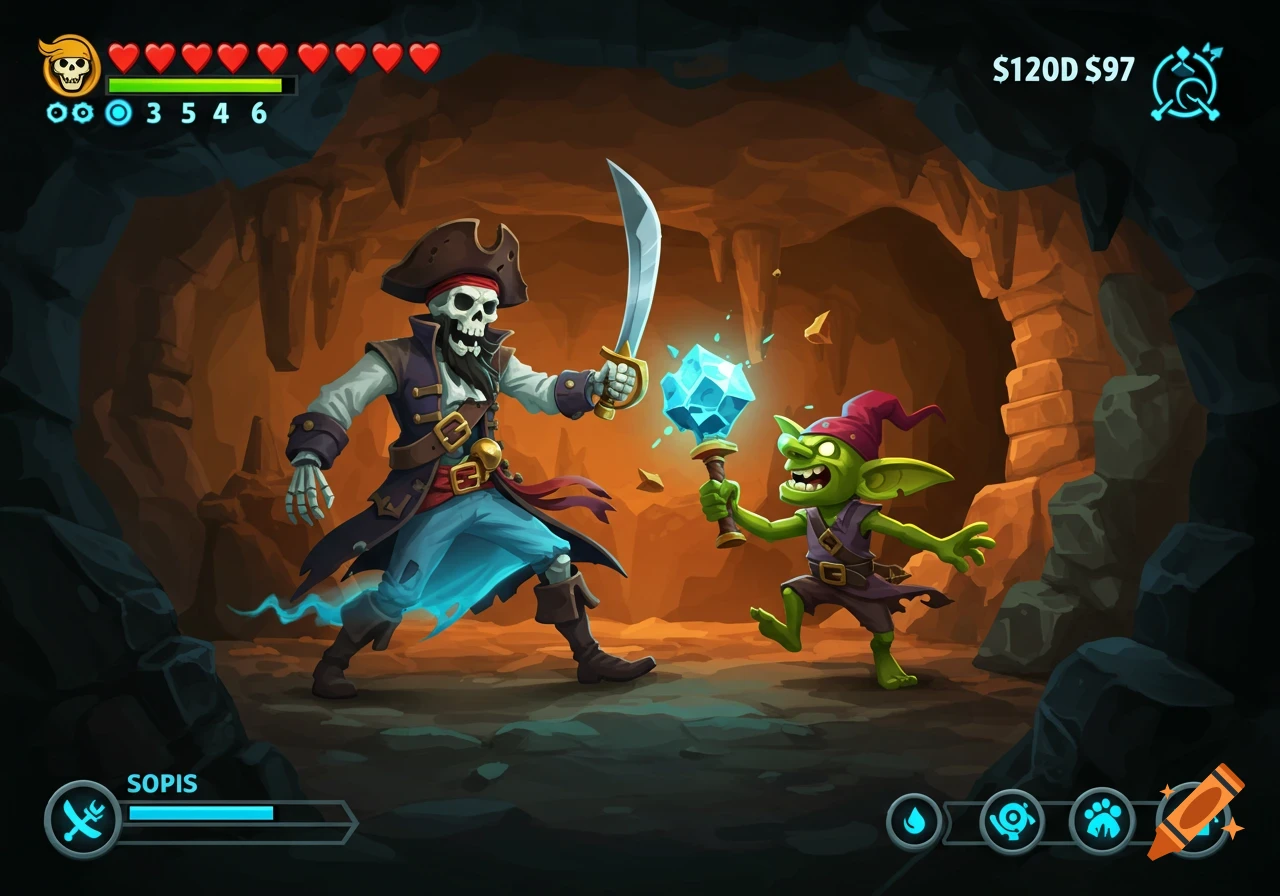1280x896 pixels.
Task: Select the SOPIS label
Action: pos(161,784)
